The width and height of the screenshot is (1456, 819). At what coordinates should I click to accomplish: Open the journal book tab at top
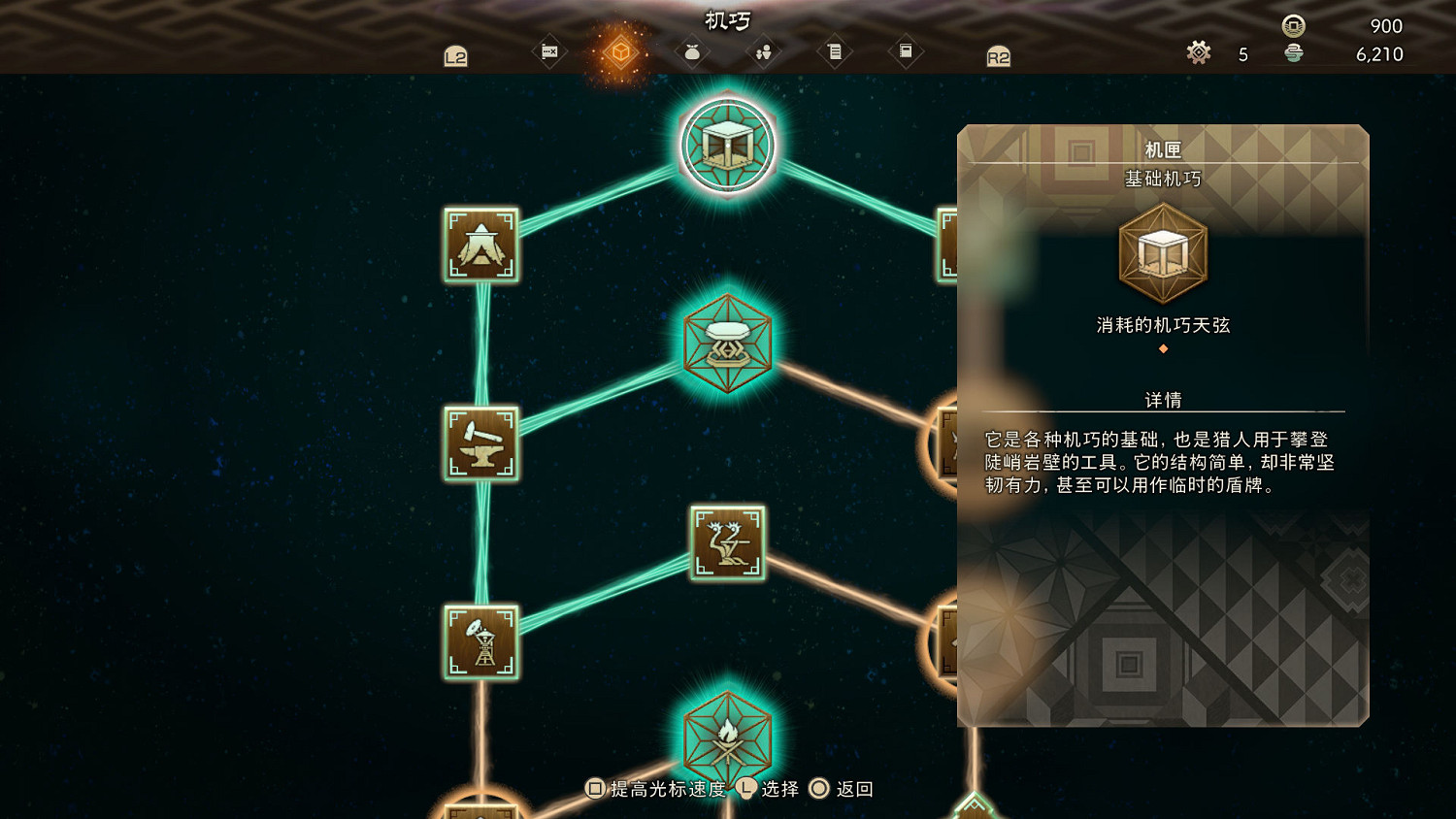tap(905, 51)
